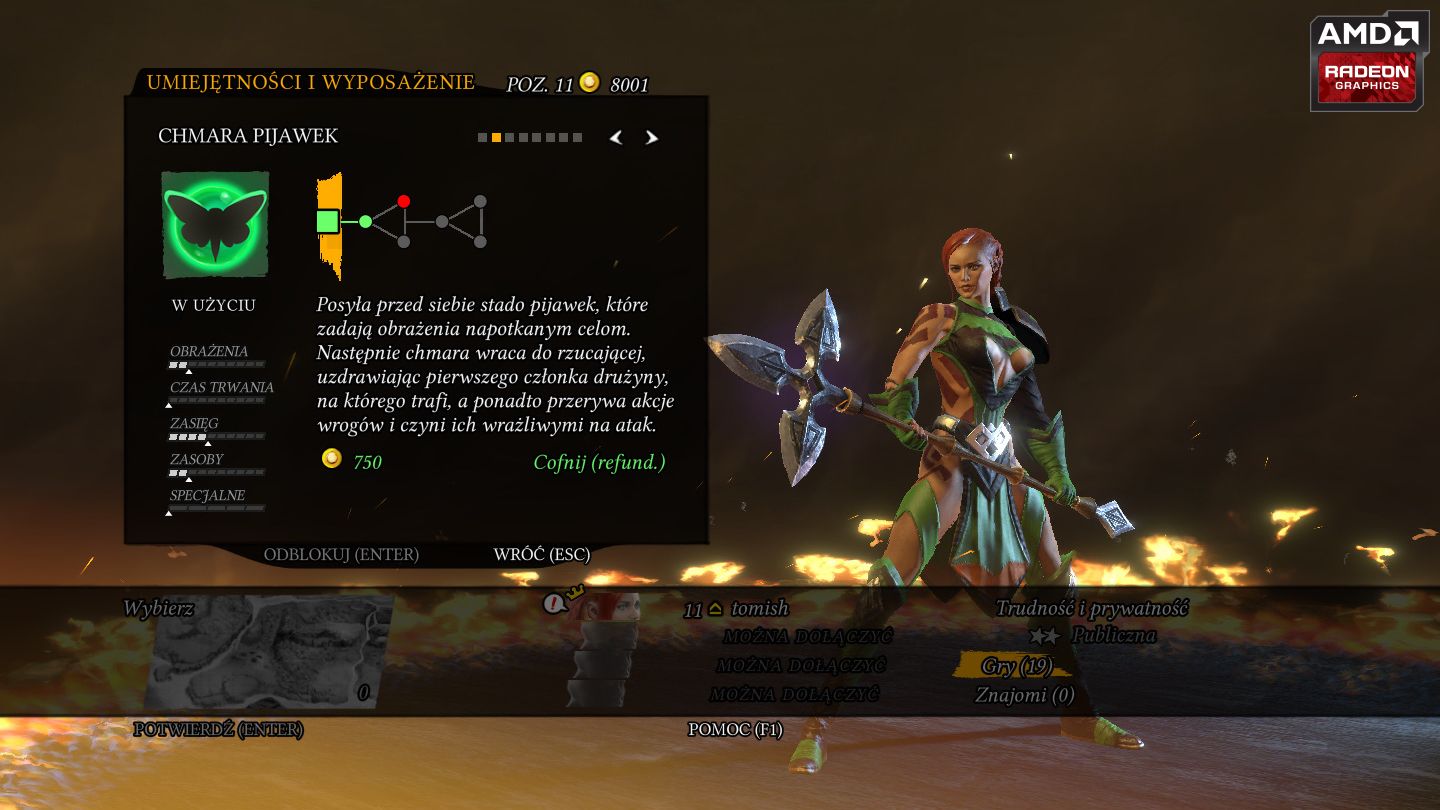The width and height of the screenshot is (1440, 810).
Task: Choose the red node in the skill tree
Action: point(404,201)
